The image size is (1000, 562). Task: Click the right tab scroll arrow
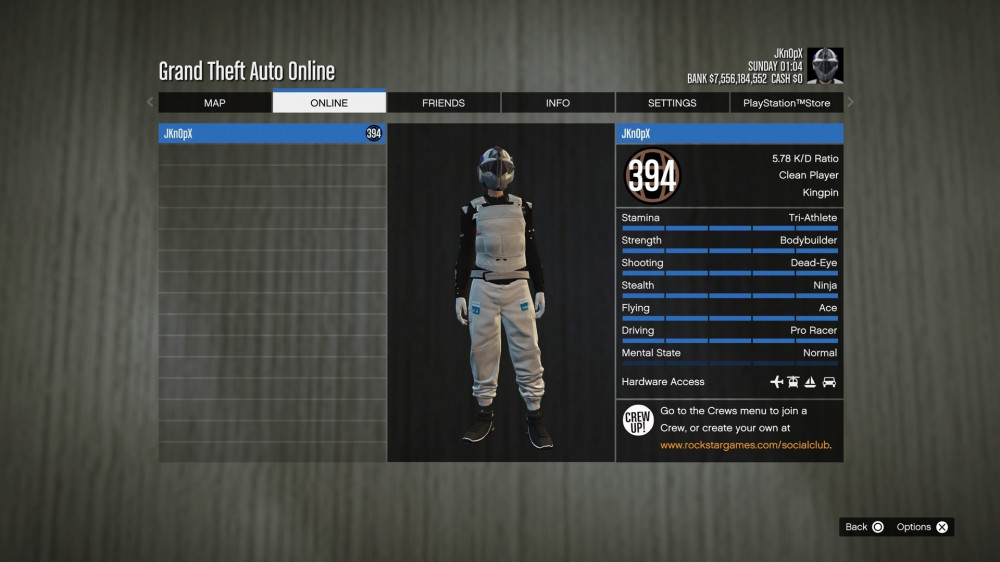pyautogui.click(x=851, y=102)
